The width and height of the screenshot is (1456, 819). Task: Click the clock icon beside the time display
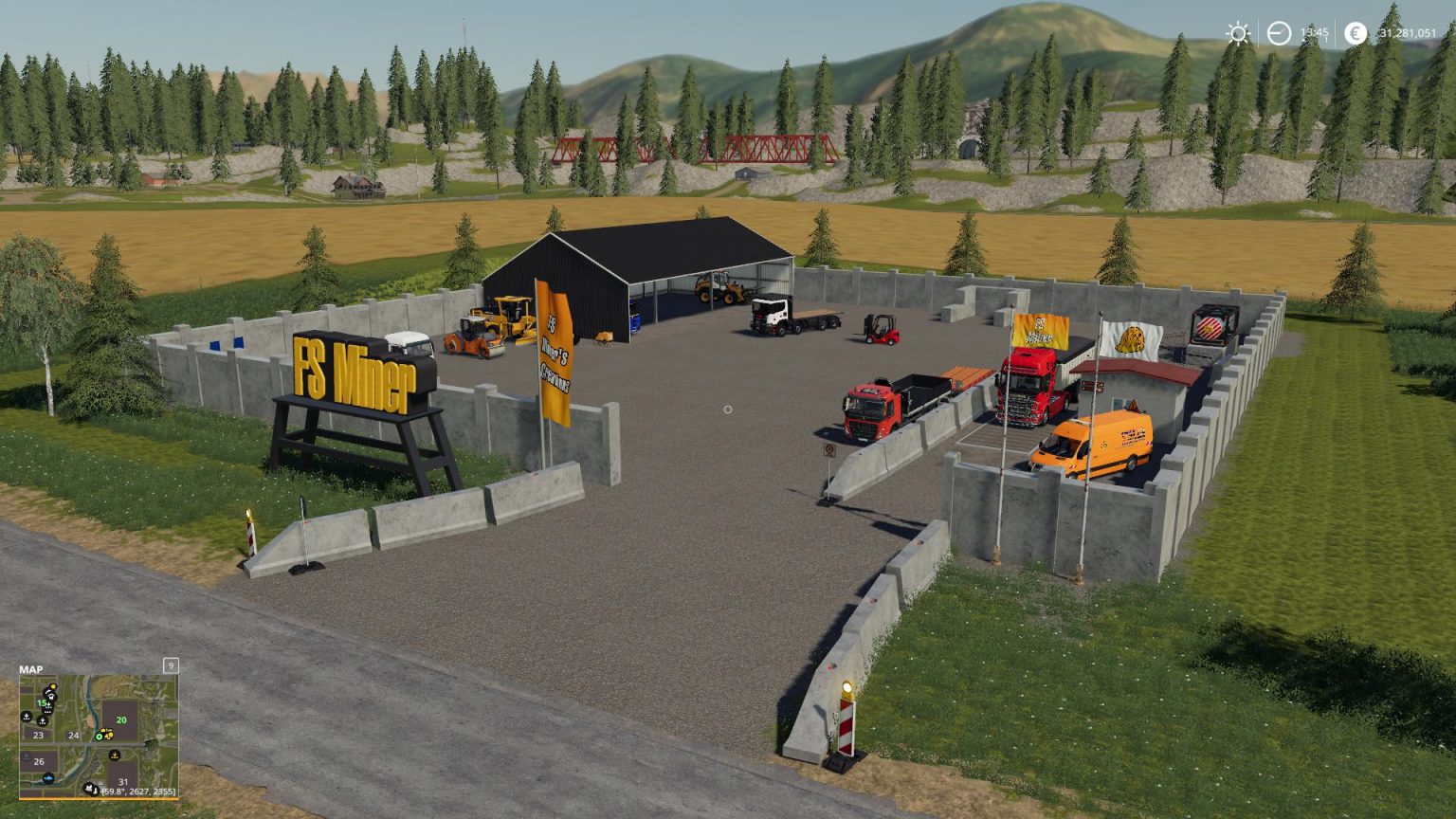click(1279, 34)
